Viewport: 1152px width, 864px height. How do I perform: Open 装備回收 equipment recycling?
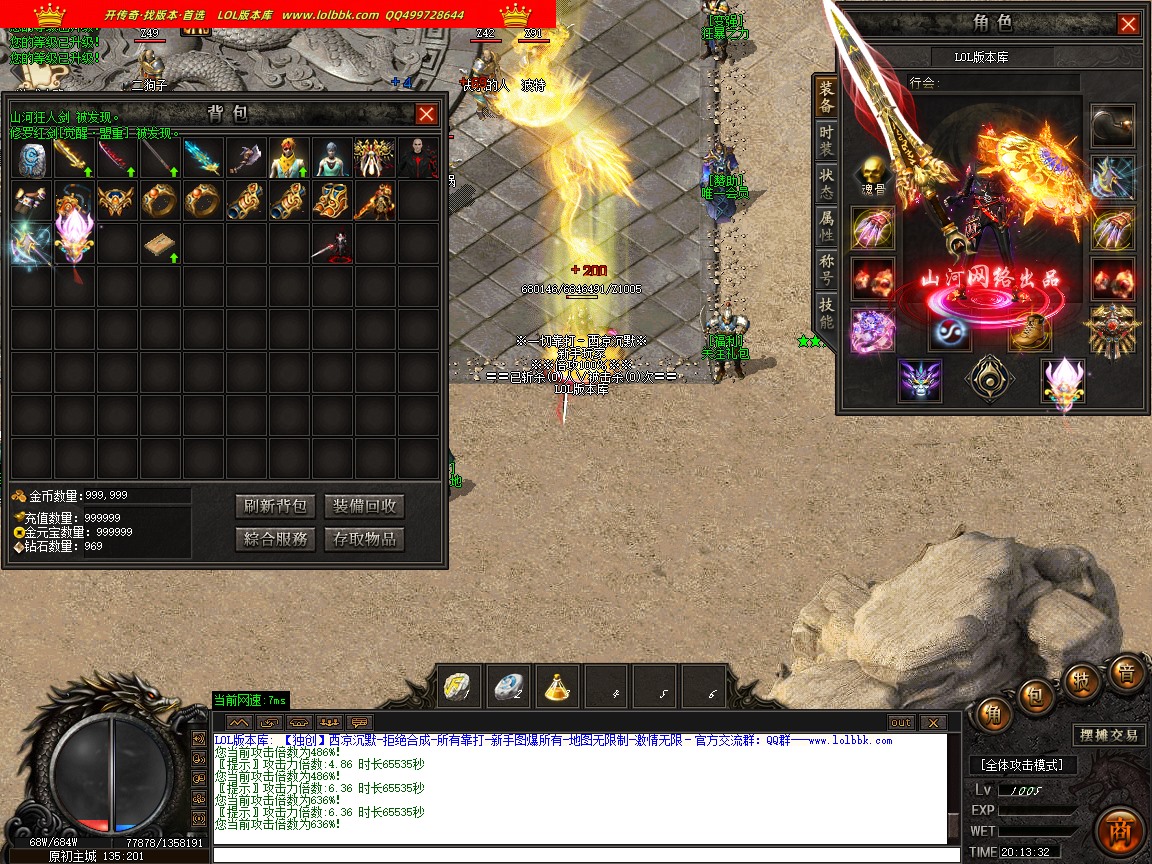(365, 506)
